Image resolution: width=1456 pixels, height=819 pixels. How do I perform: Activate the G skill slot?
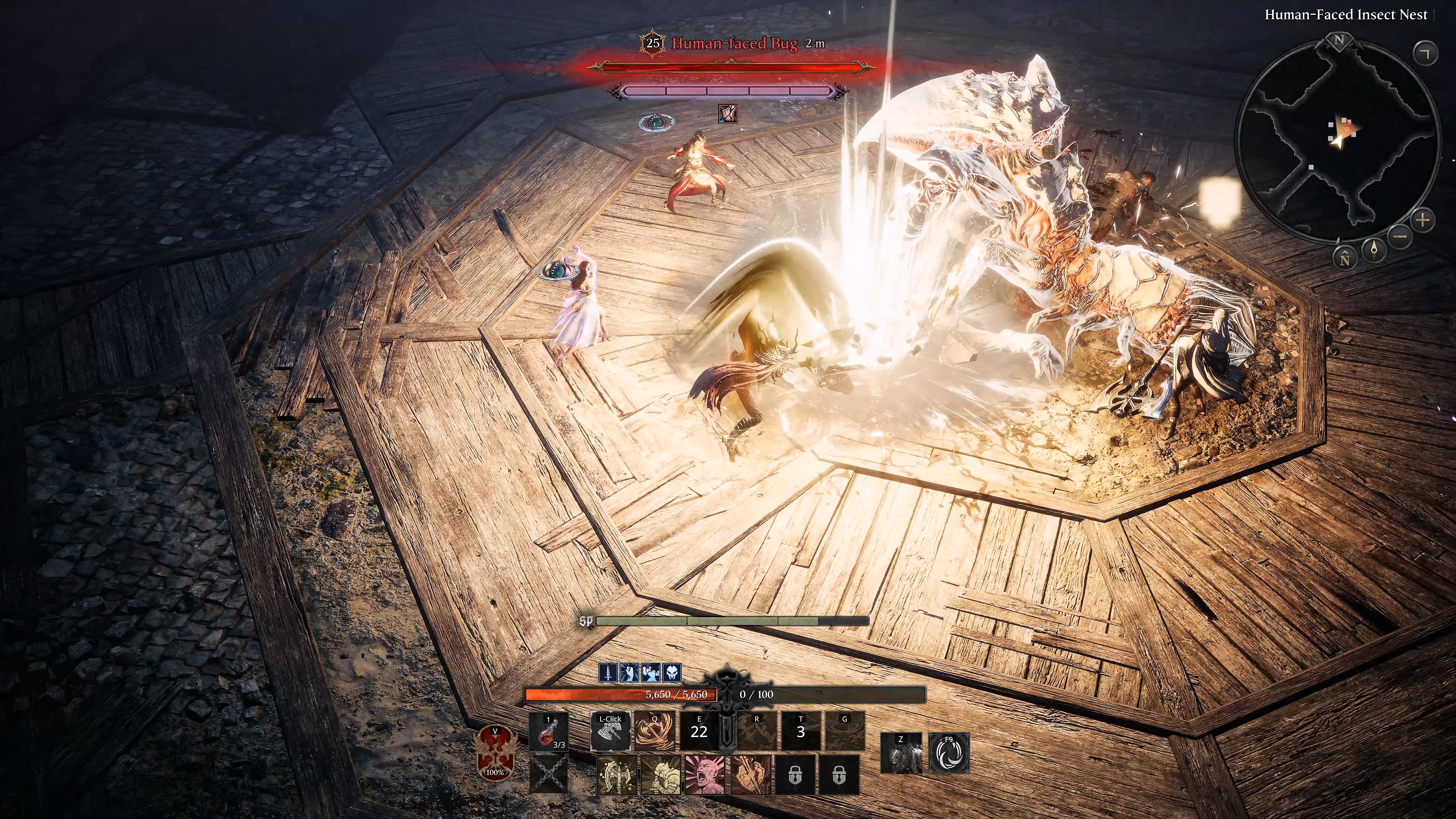[845, 732]
